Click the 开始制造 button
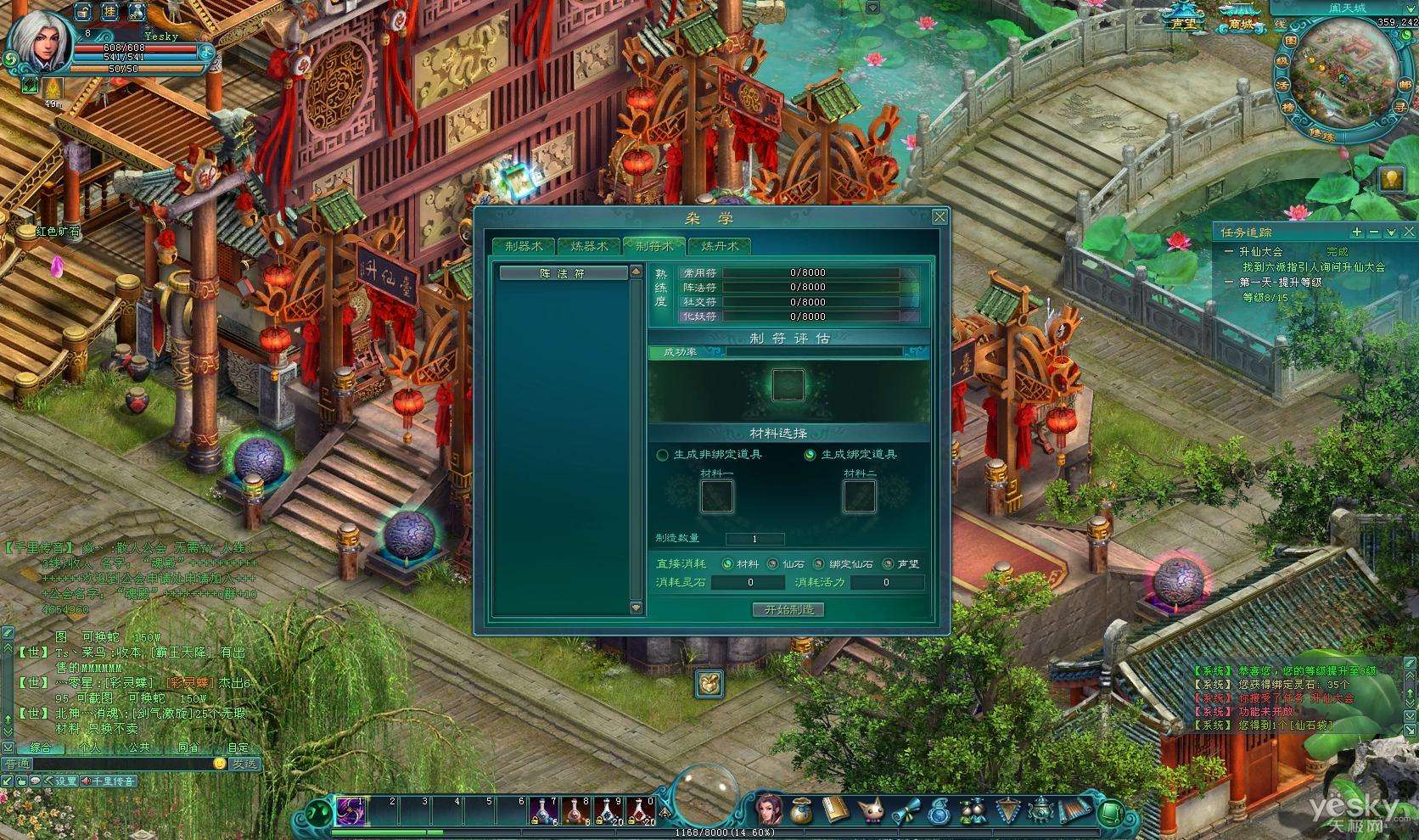 pyautogui.click(x=788, y=609)
